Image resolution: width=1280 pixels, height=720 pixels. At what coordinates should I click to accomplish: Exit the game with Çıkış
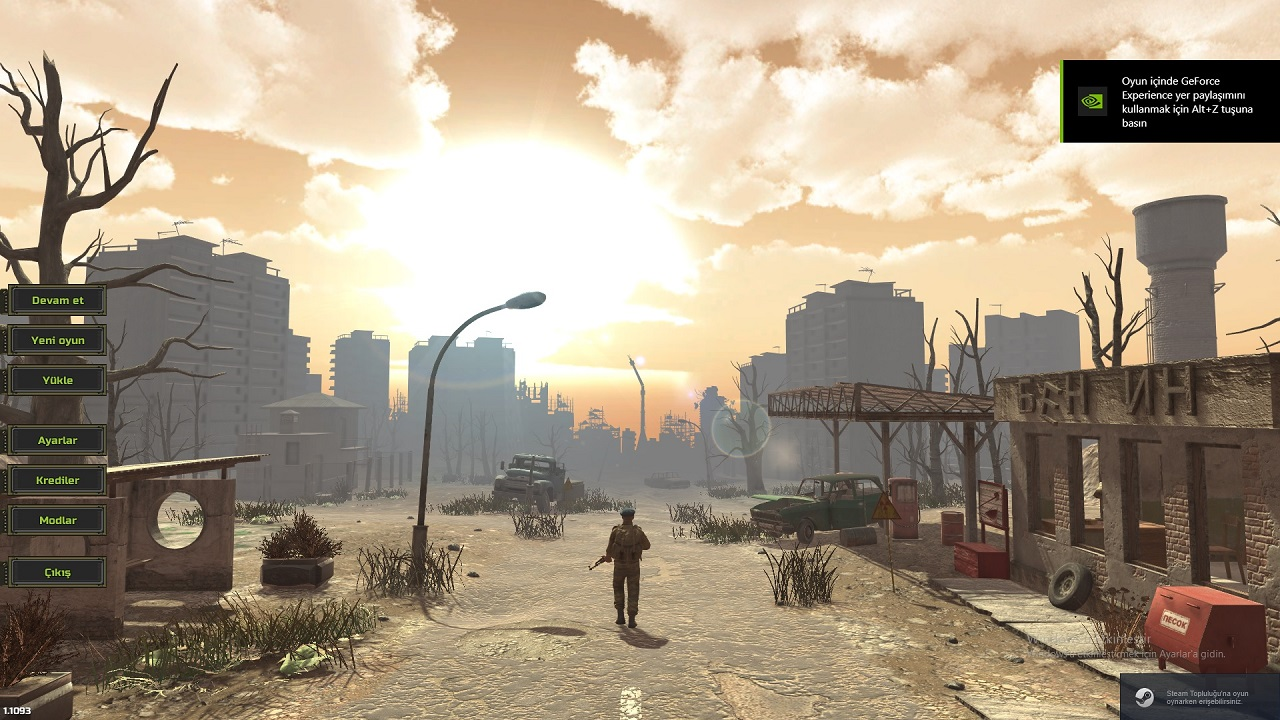coord(57,572)
